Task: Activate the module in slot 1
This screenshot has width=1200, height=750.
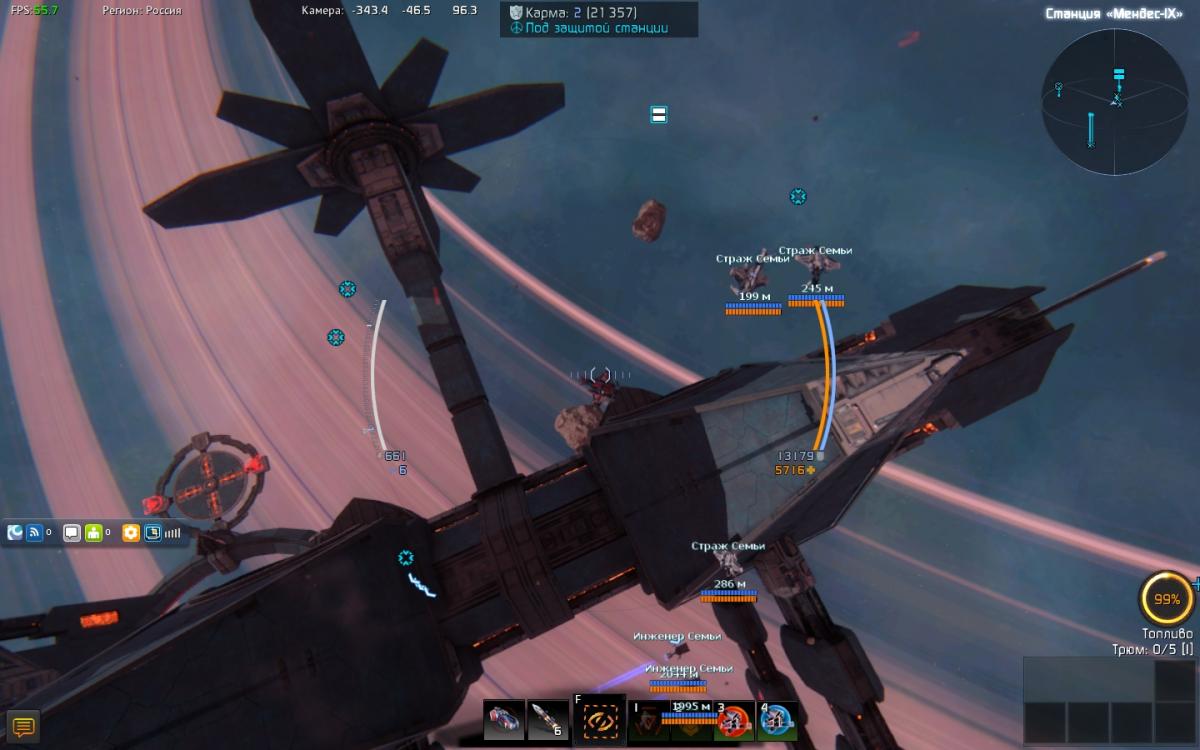Action: pos(648,721)
